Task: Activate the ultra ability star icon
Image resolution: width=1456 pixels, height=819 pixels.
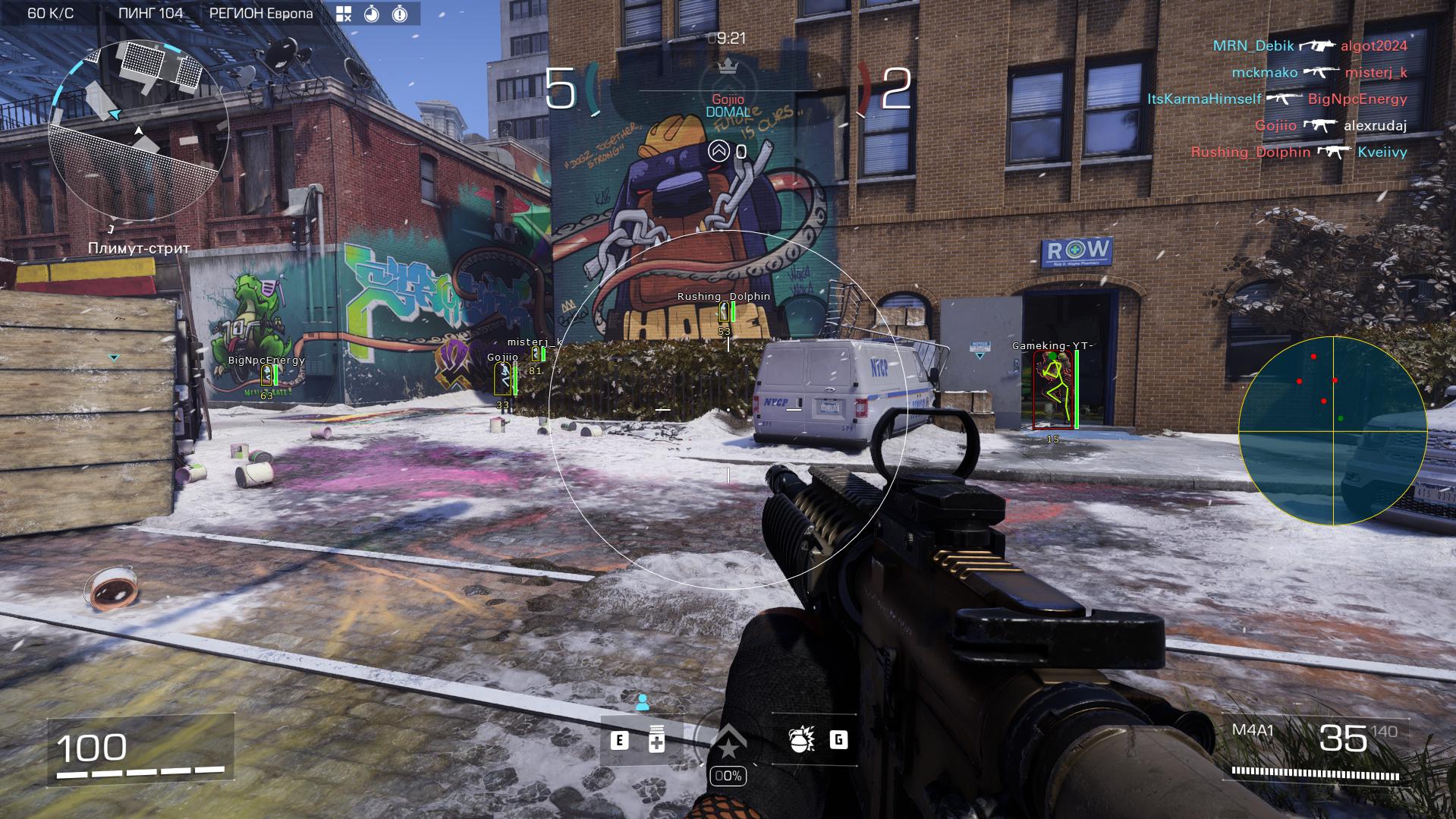Action: pyautogui.click(x=728, y=742)
